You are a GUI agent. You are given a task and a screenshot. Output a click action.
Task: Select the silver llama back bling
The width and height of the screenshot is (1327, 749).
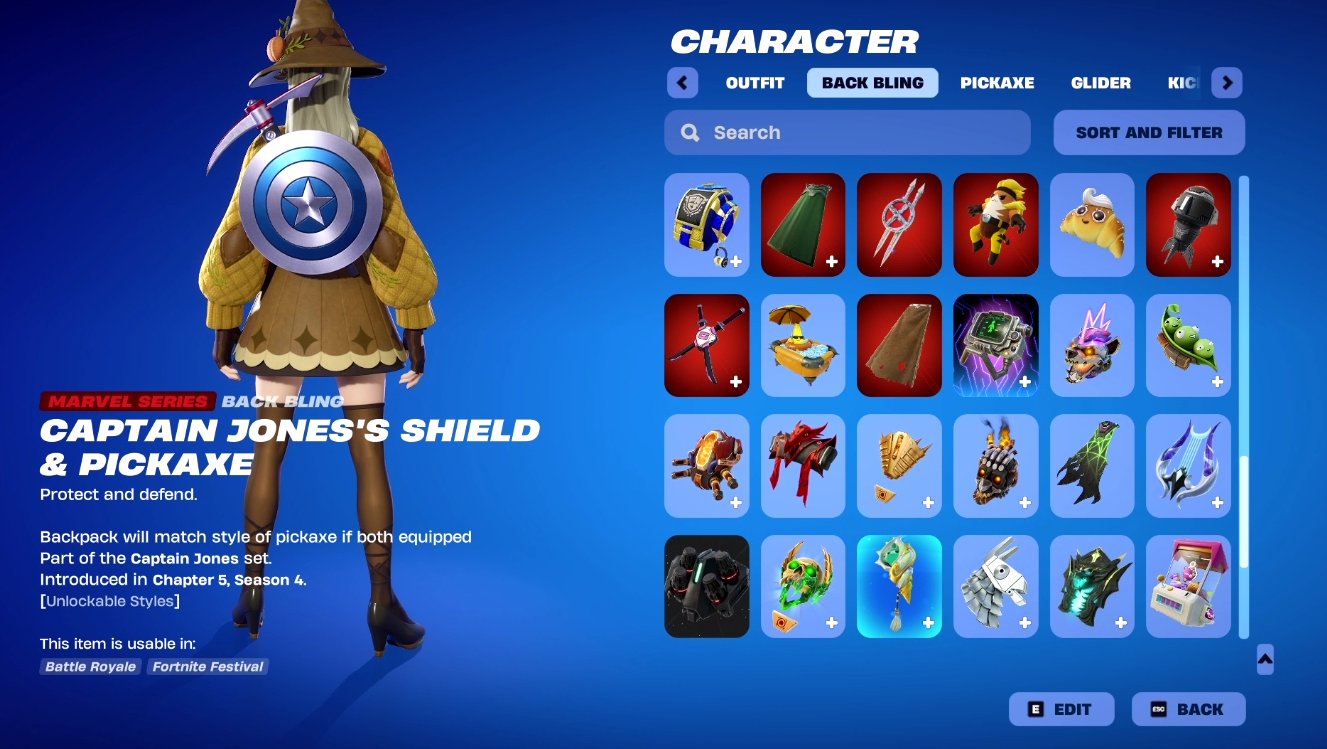pyautogui.click(x=995, y=587)
